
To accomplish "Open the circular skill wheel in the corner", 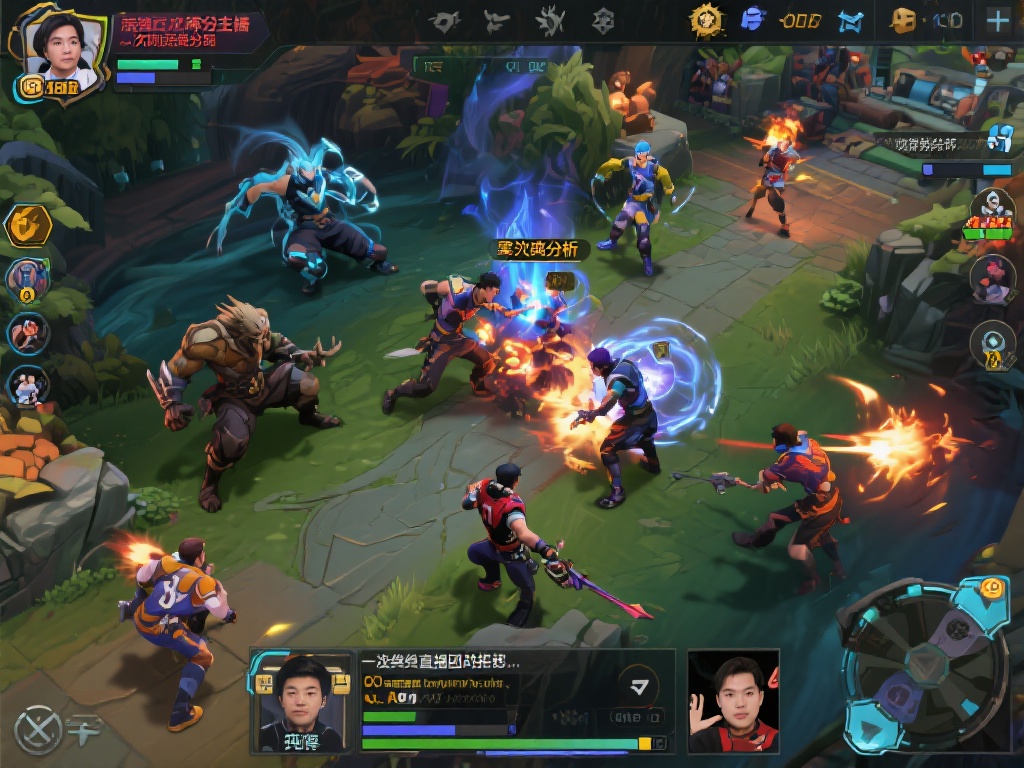I will (926, 664).
